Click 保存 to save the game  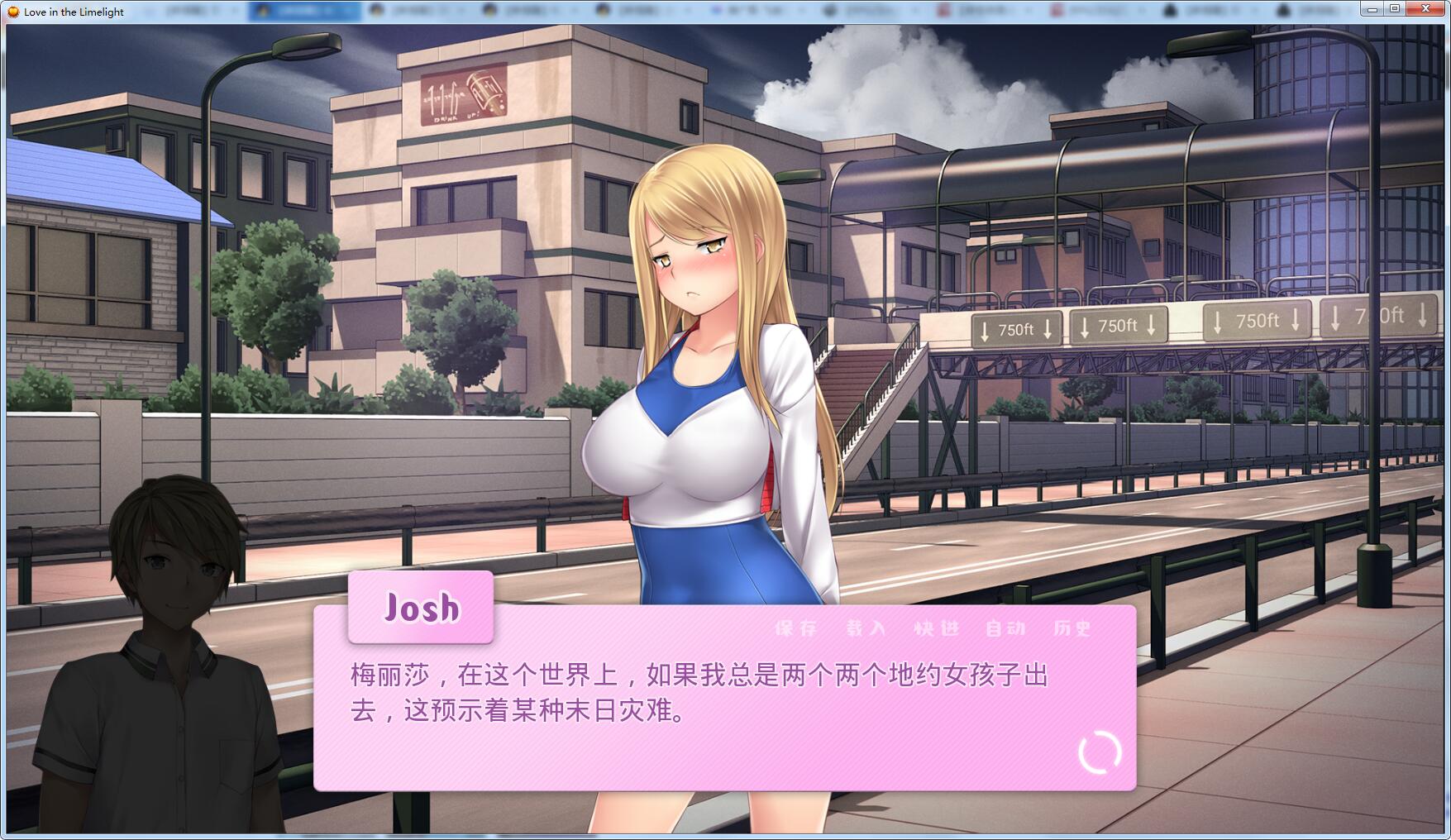(795, 628)
